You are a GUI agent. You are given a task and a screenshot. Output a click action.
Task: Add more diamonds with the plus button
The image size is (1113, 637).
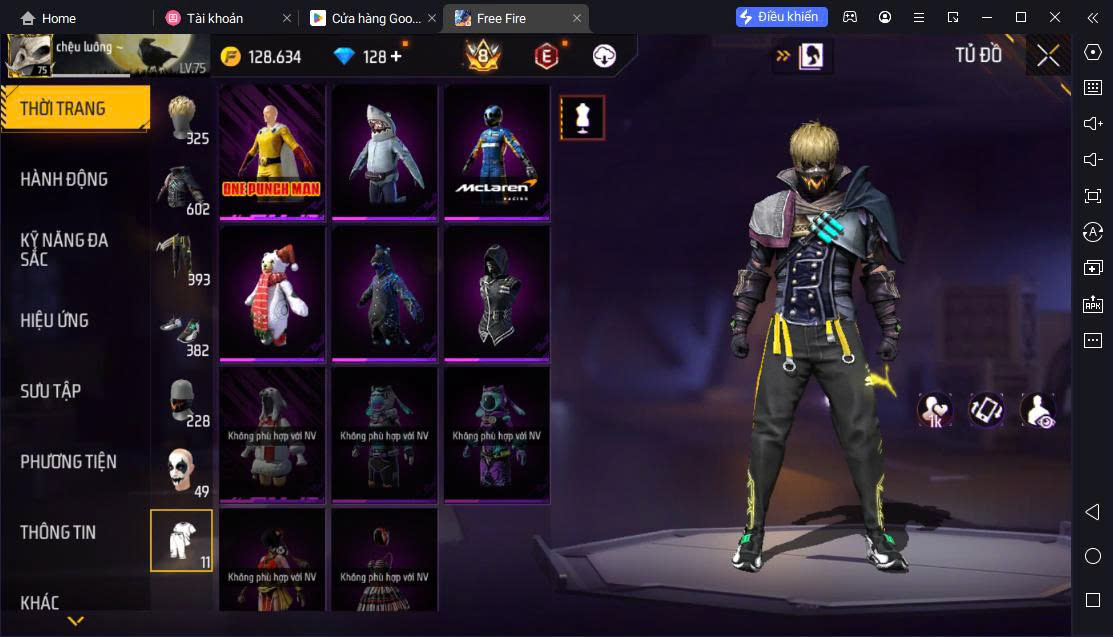click(396, 57)
